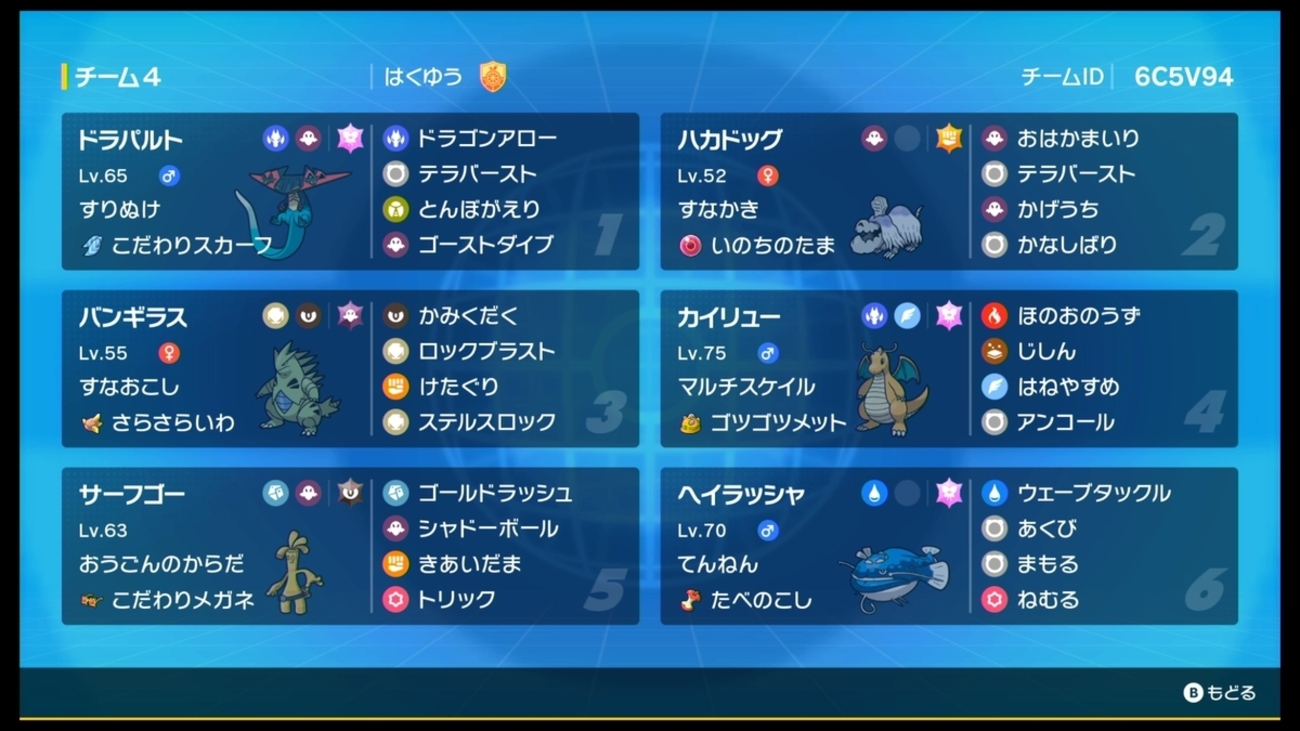1300x731 pixels.
Task: Select the ヘイラッシャ team slot
Action: [948, 546]
